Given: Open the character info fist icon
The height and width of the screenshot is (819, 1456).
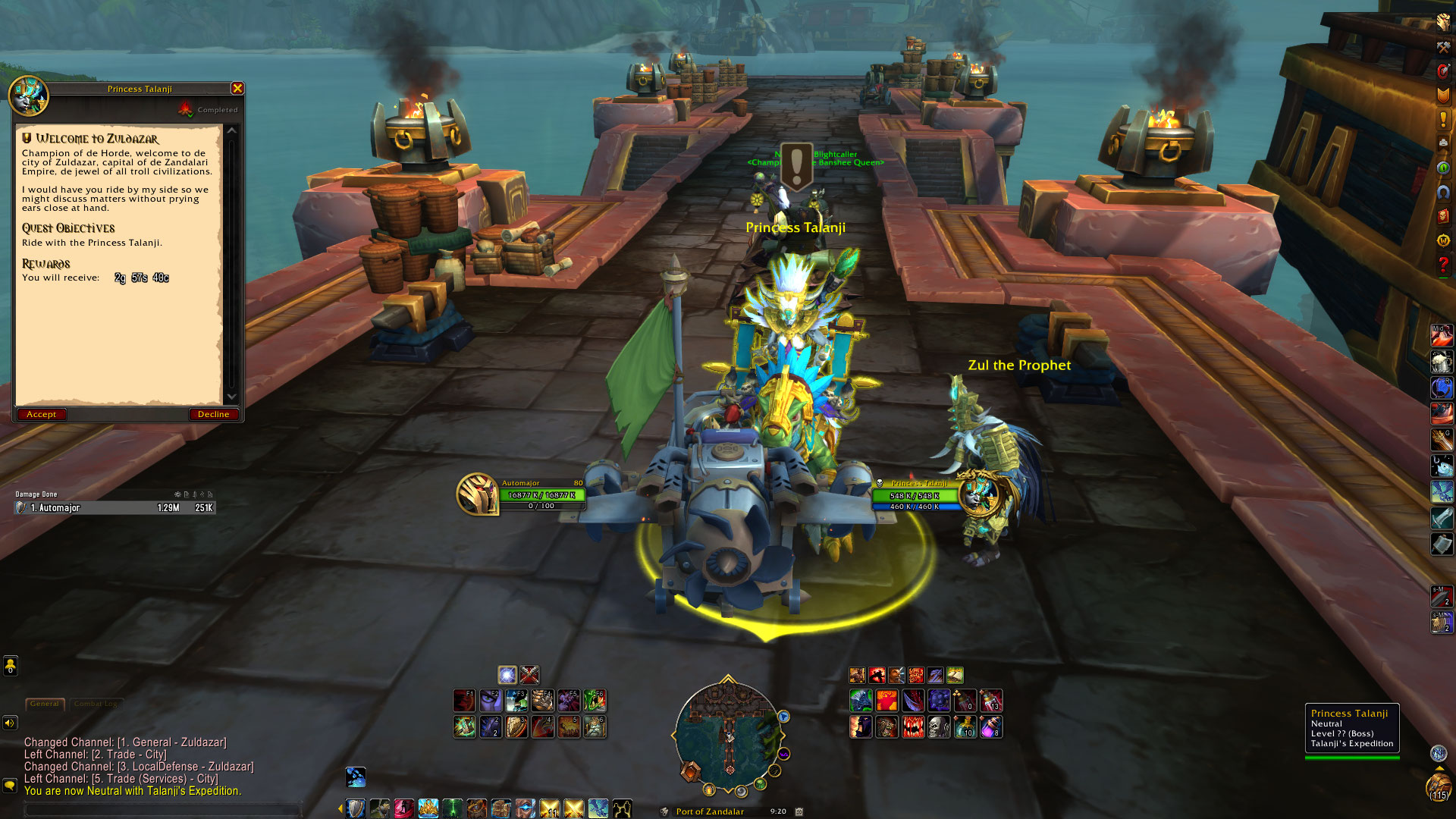Looking at the screenshot, I should [x=1443, y=23].
